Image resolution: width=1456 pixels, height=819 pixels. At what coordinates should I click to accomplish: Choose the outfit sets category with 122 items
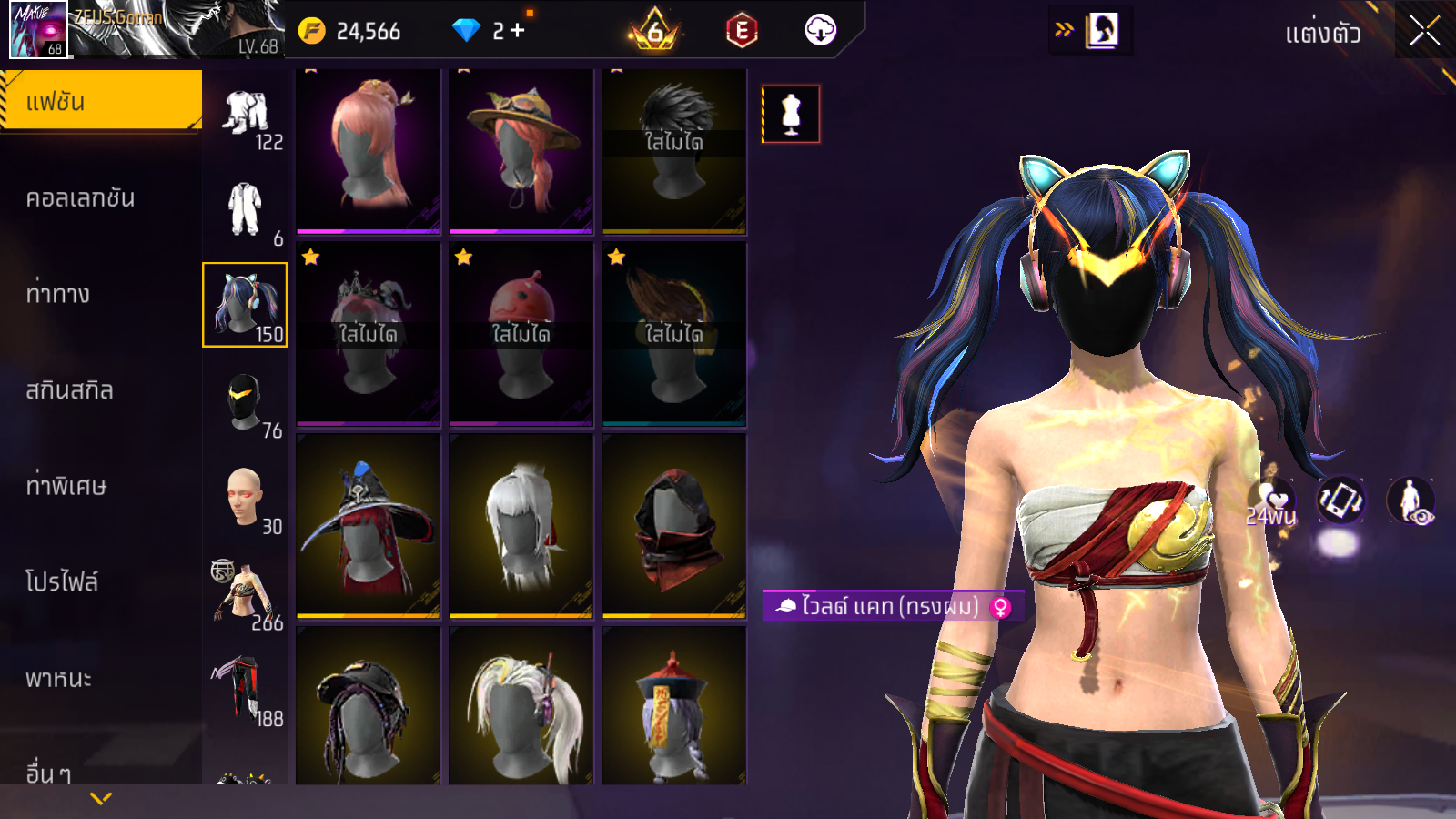click(246, 118)
